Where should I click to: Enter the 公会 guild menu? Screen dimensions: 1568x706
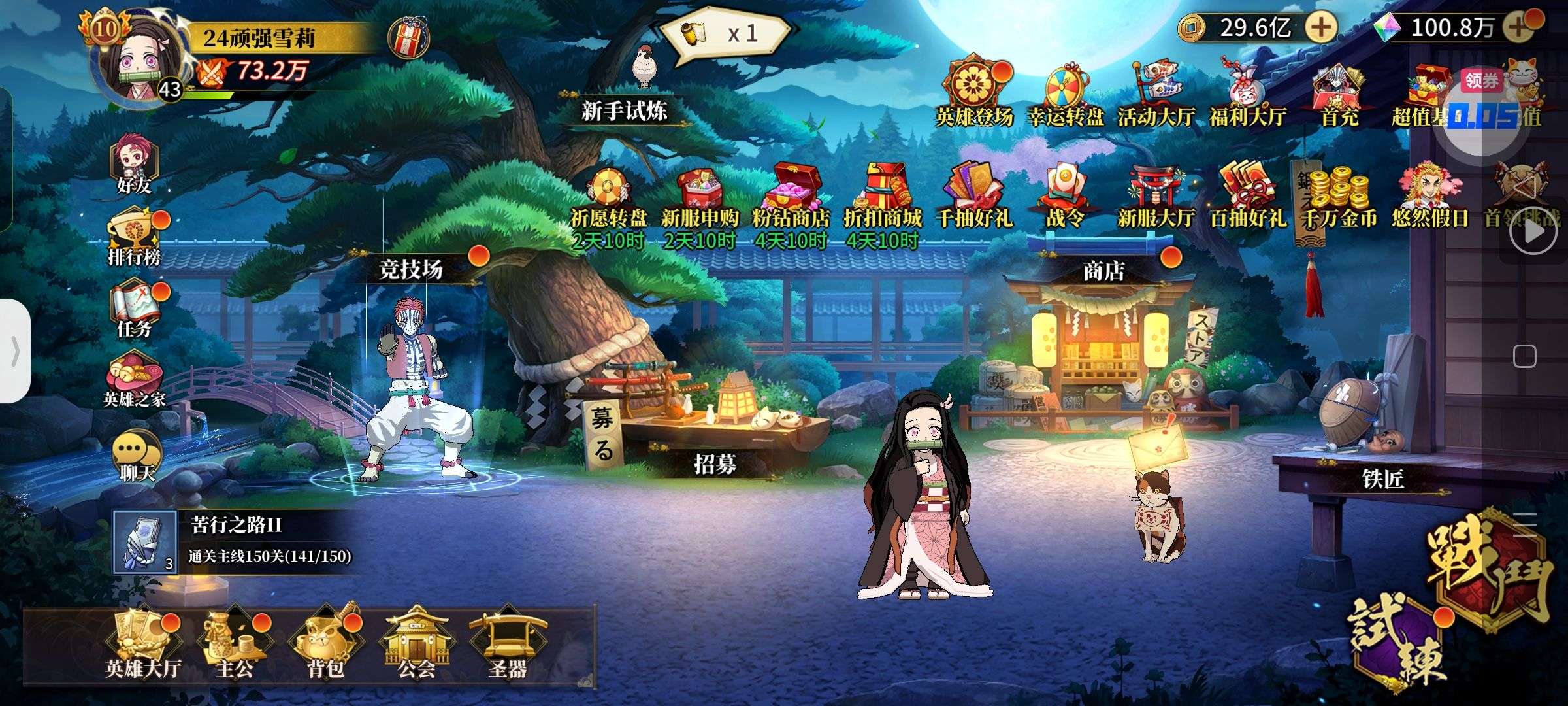(416, 644)
